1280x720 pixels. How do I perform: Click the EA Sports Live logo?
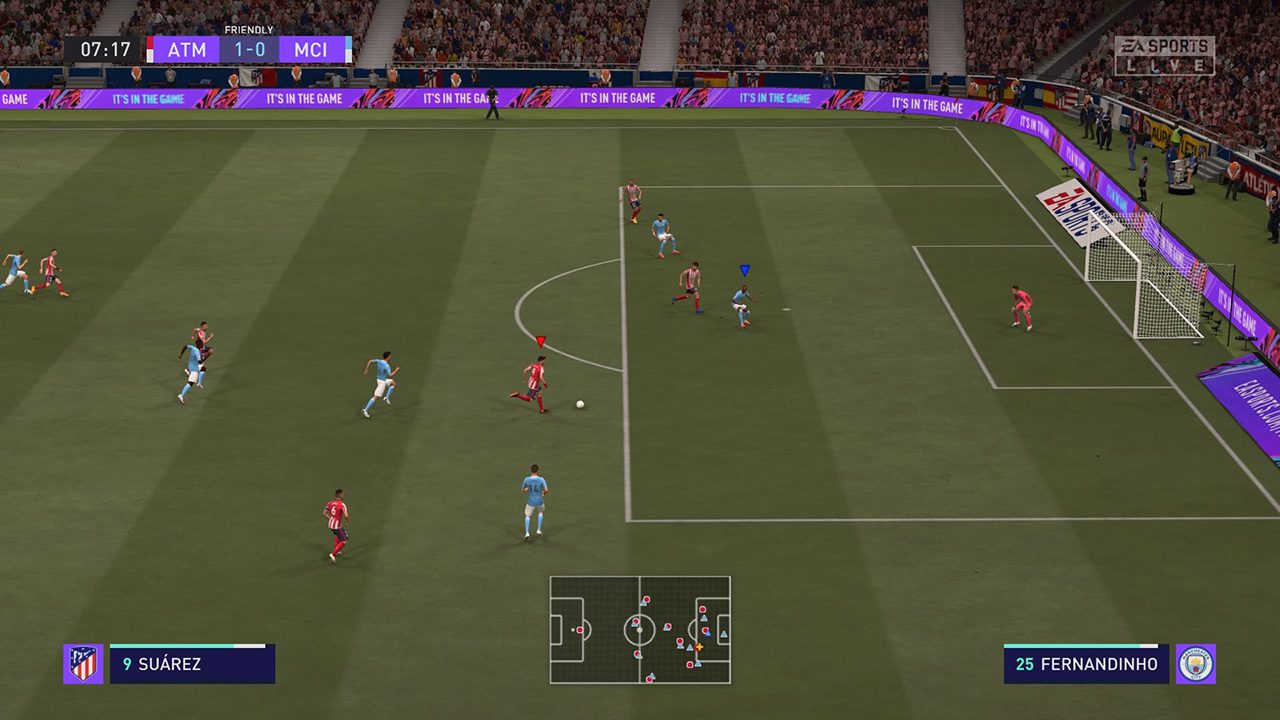point(1165,56)
